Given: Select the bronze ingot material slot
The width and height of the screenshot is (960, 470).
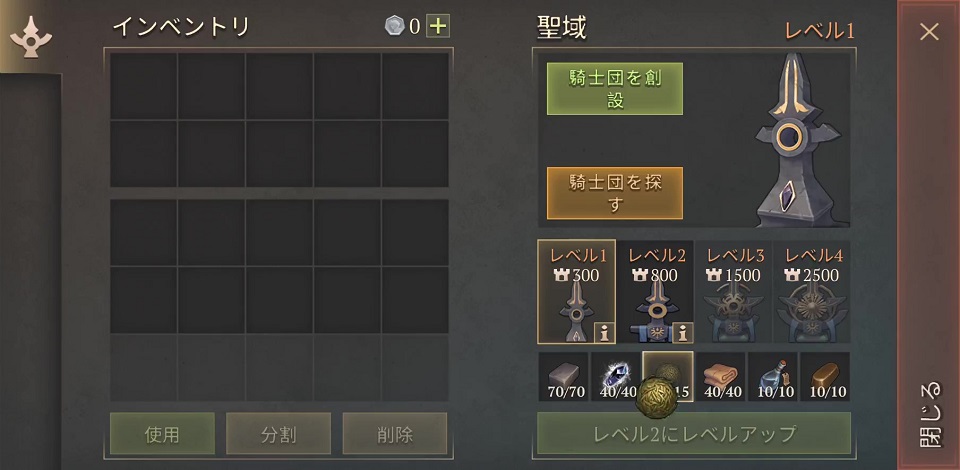Looking at the screenshot, I should (x=824, y=376).
